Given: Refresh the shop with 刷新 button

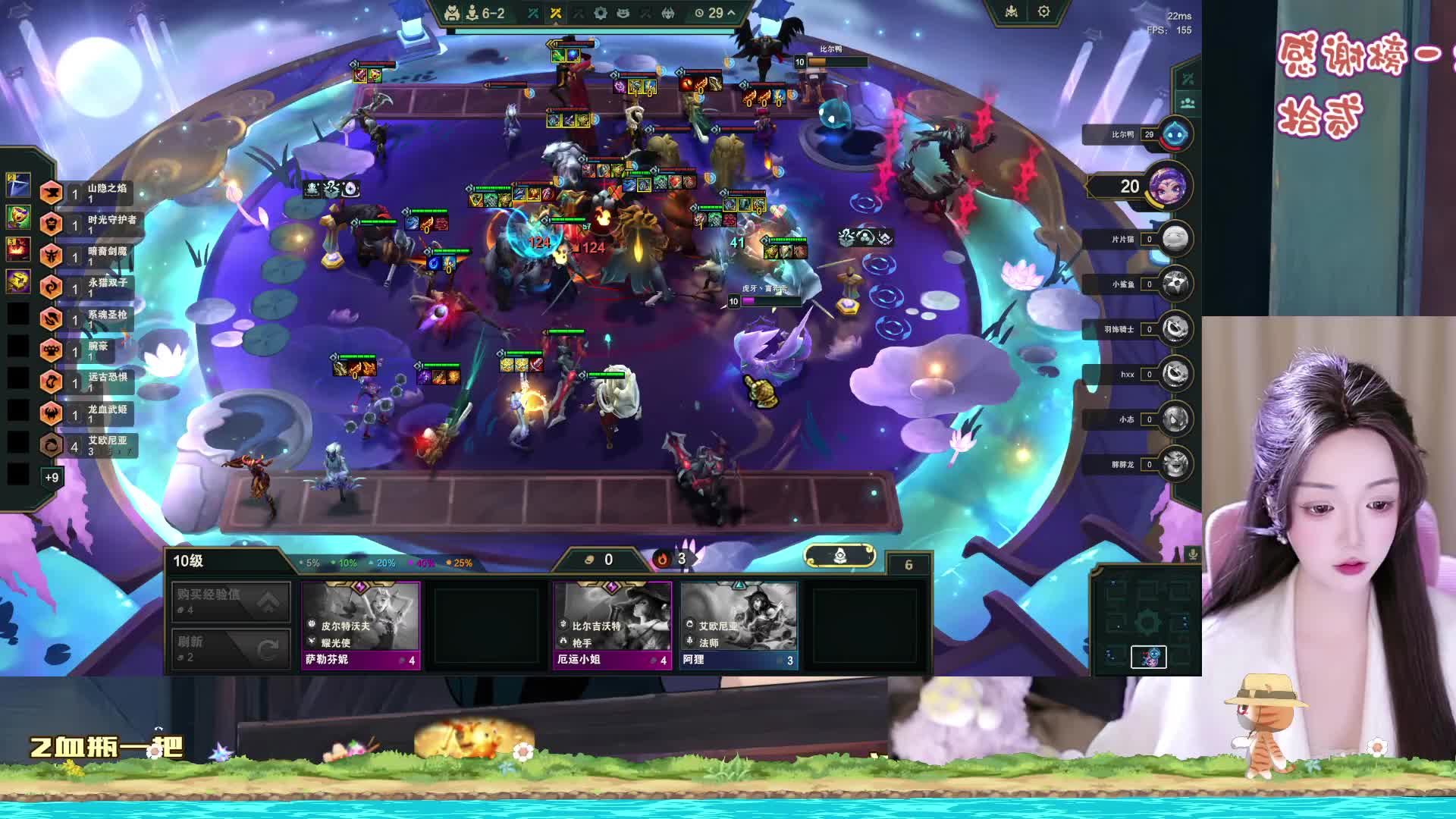Looking at the screenshot, I should coord(231,649).
